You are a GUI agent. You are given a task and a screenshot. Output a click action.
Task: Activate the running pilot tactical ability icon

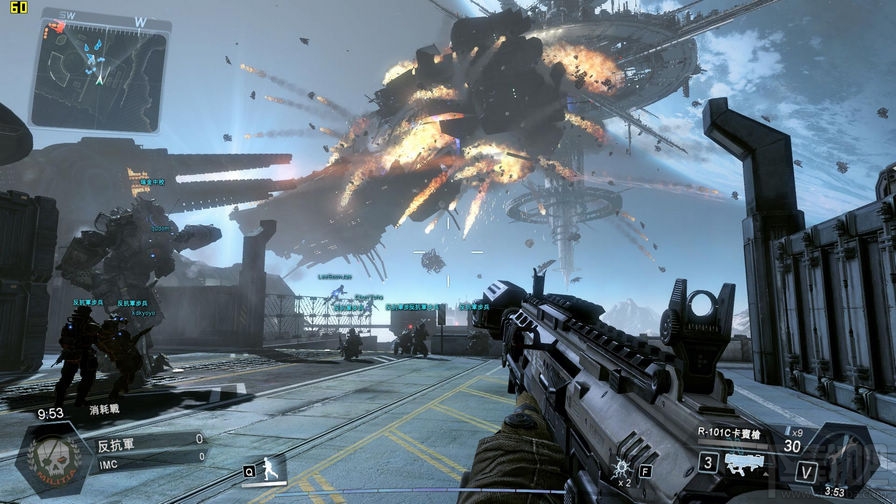[x=268, y=468]
